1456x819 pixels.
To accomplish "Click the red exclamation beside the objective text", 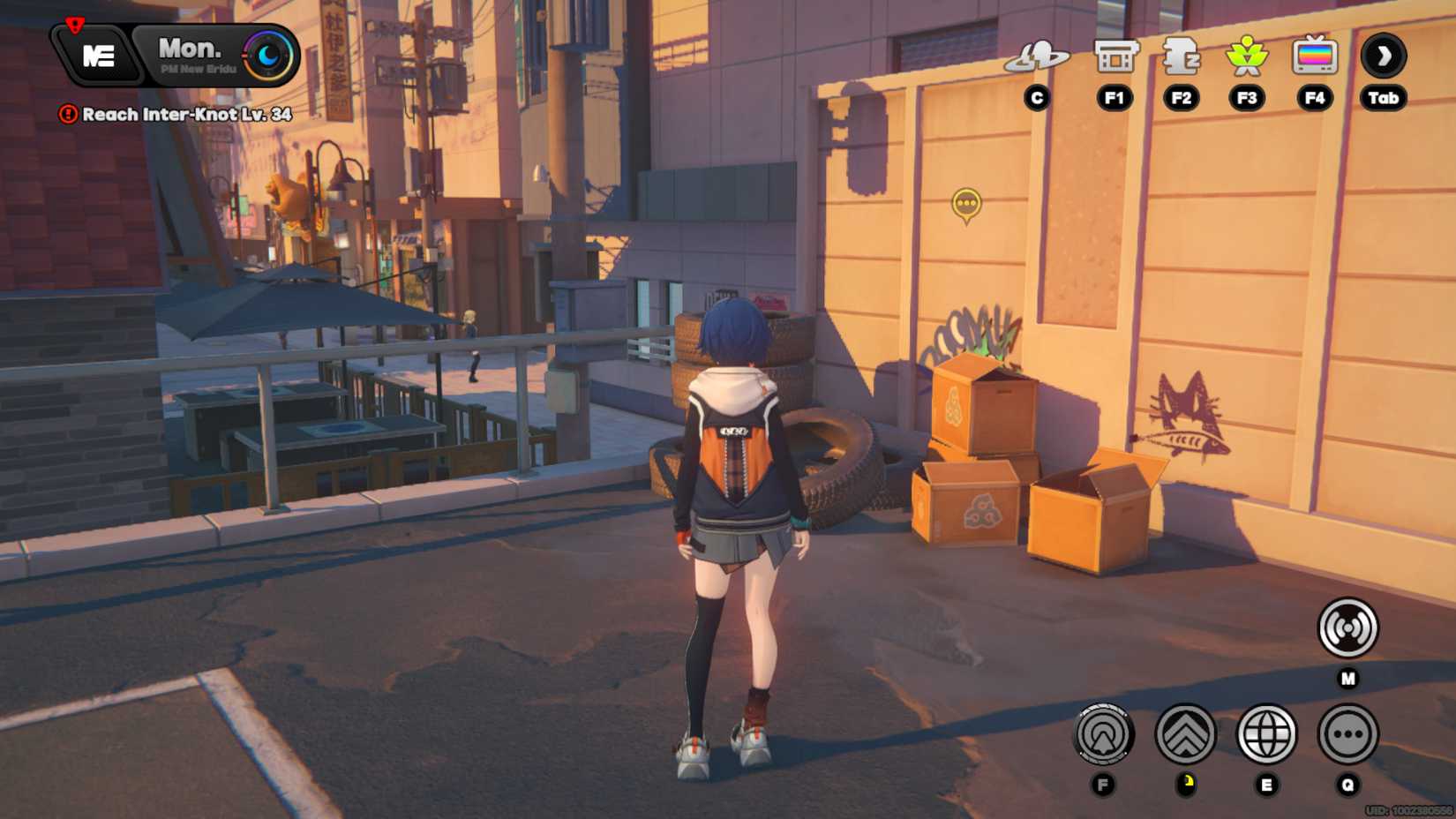I will point(69,115).
